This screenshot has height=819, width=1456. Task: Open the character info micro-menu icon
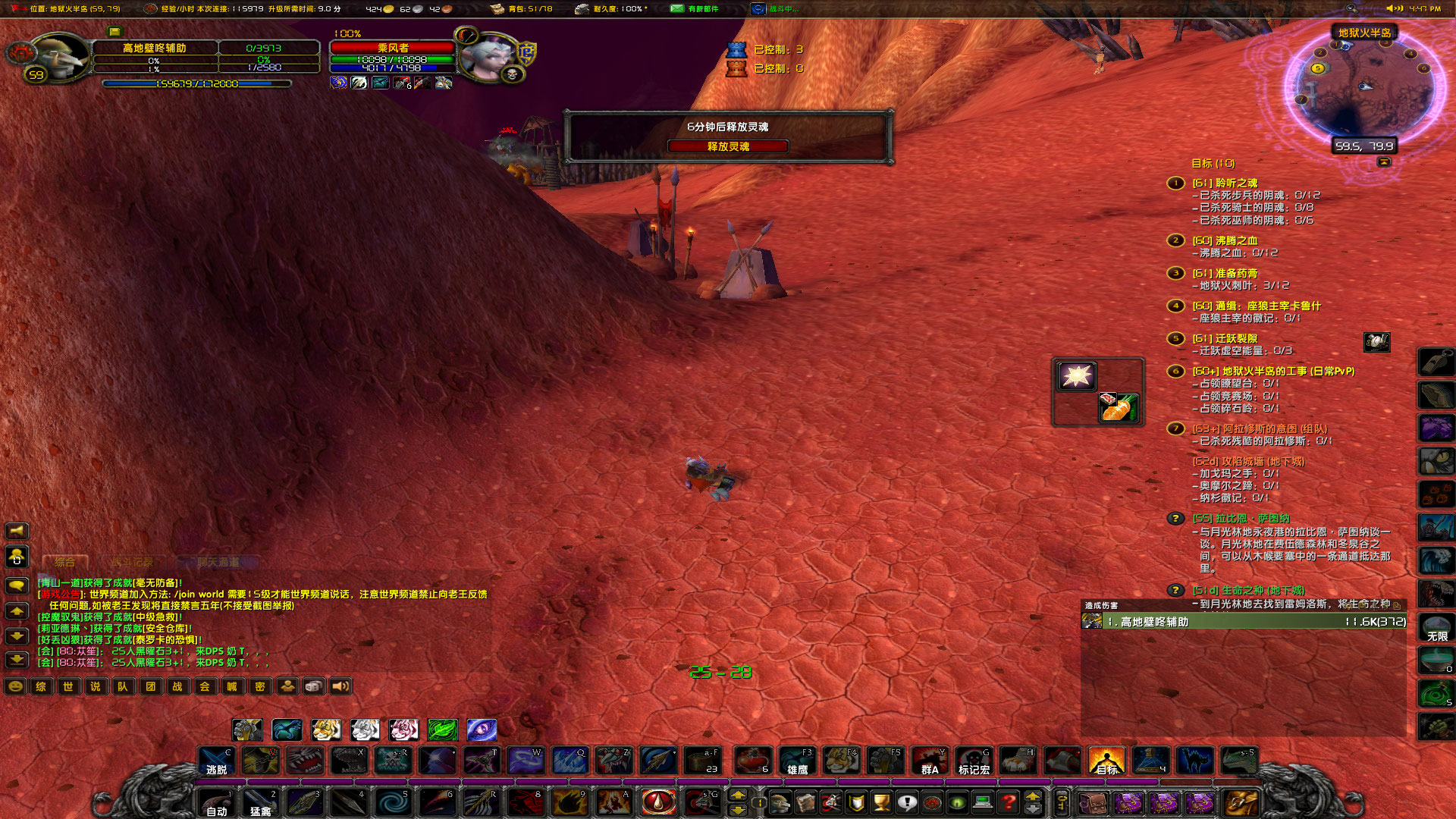coord(780,802)
